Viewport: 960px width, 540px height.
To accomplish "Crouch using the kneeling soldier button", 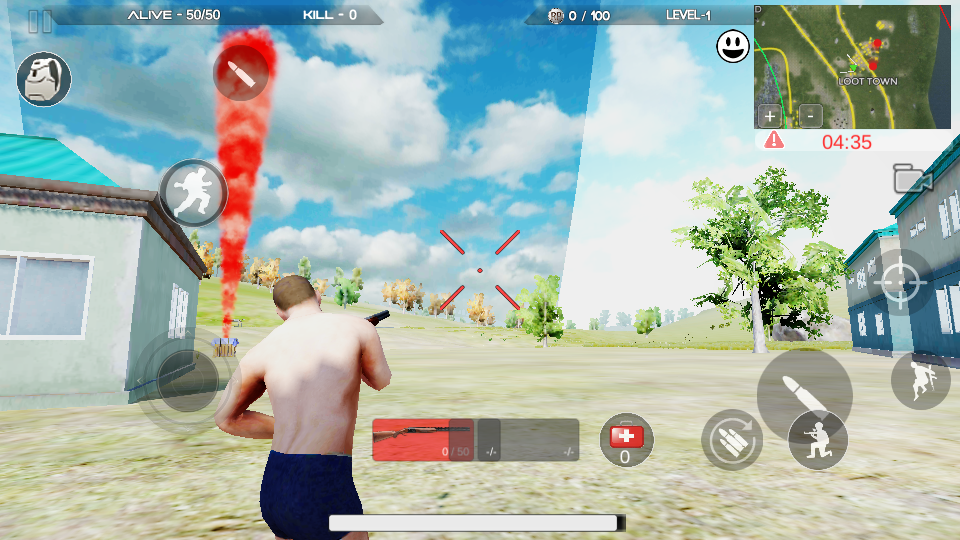I will [818, 440].
